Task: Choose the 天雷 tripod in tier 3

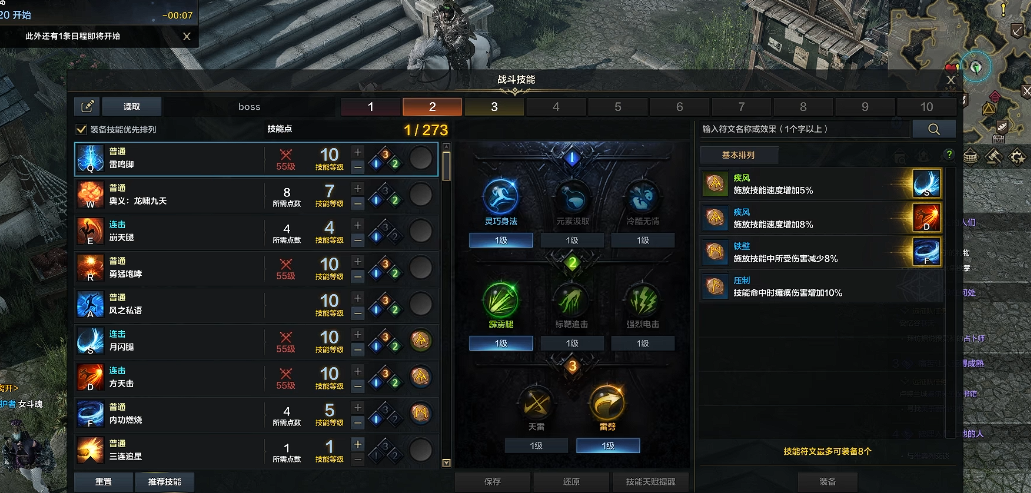Action: tap(535, 403)
